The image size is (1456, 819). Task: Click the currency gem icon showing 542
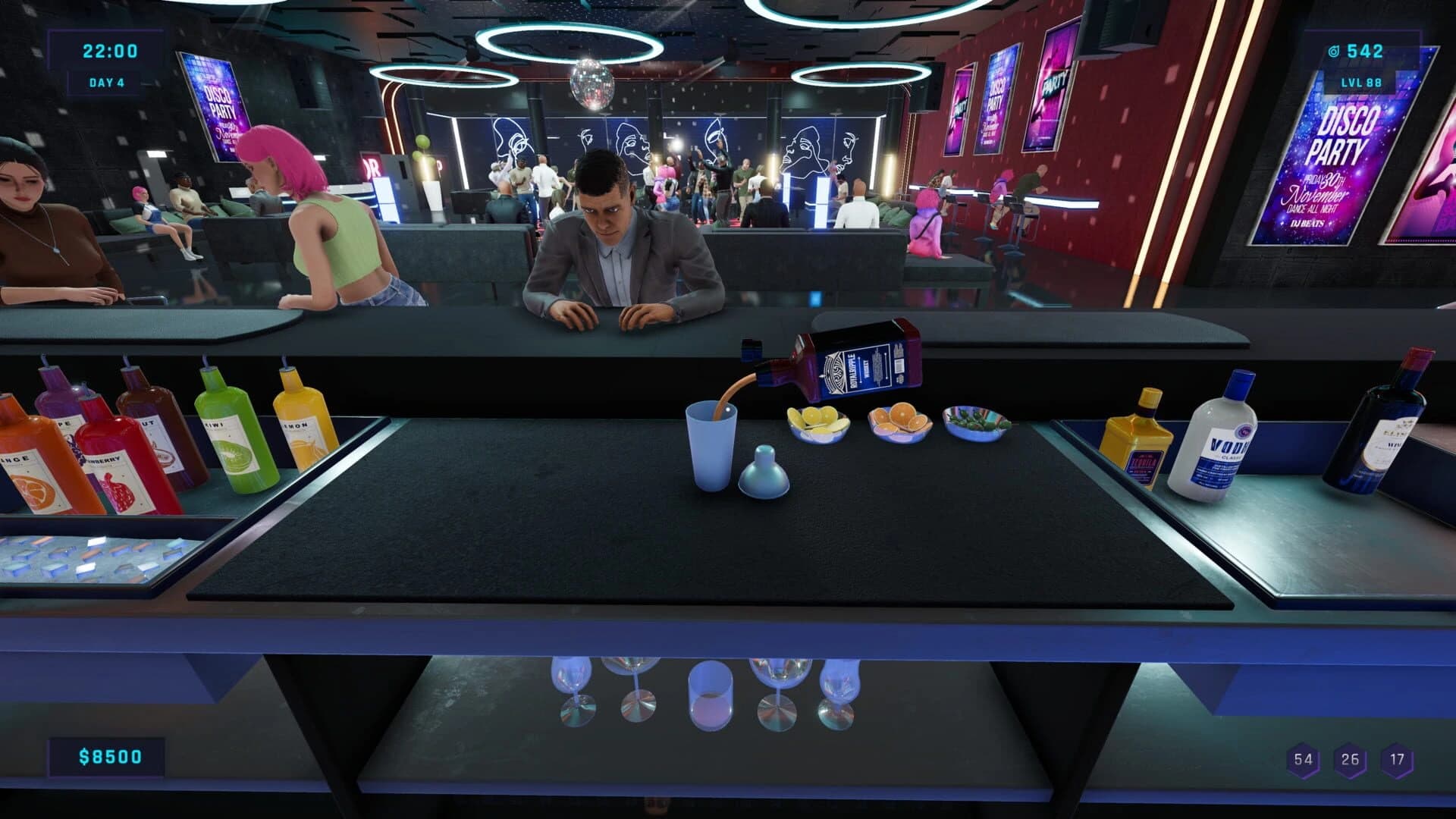pyautogui.click(x=1335, y=51)
